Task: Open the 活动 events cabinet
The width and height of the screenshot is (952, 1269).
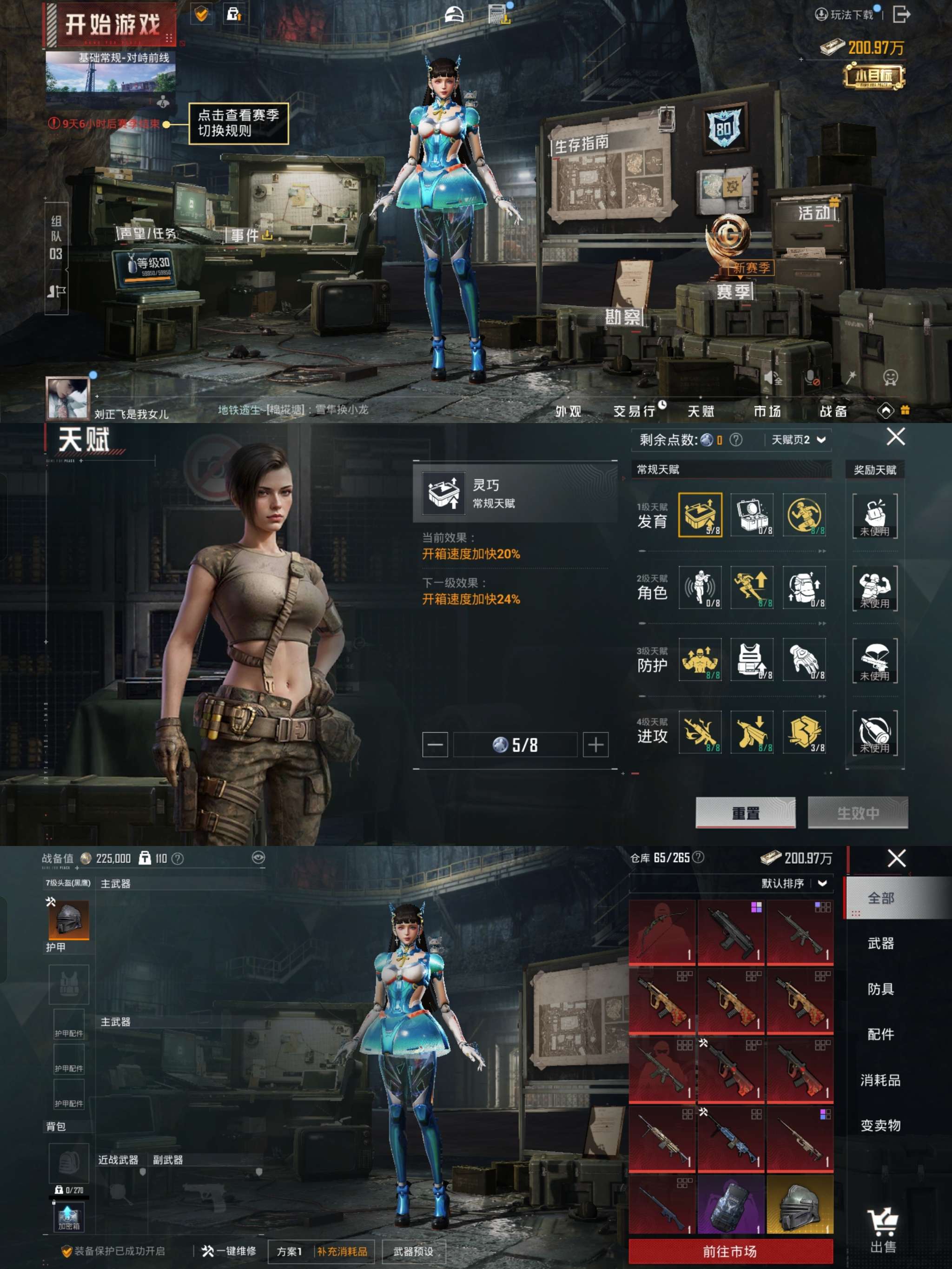Action: click(x=813, y=213)
